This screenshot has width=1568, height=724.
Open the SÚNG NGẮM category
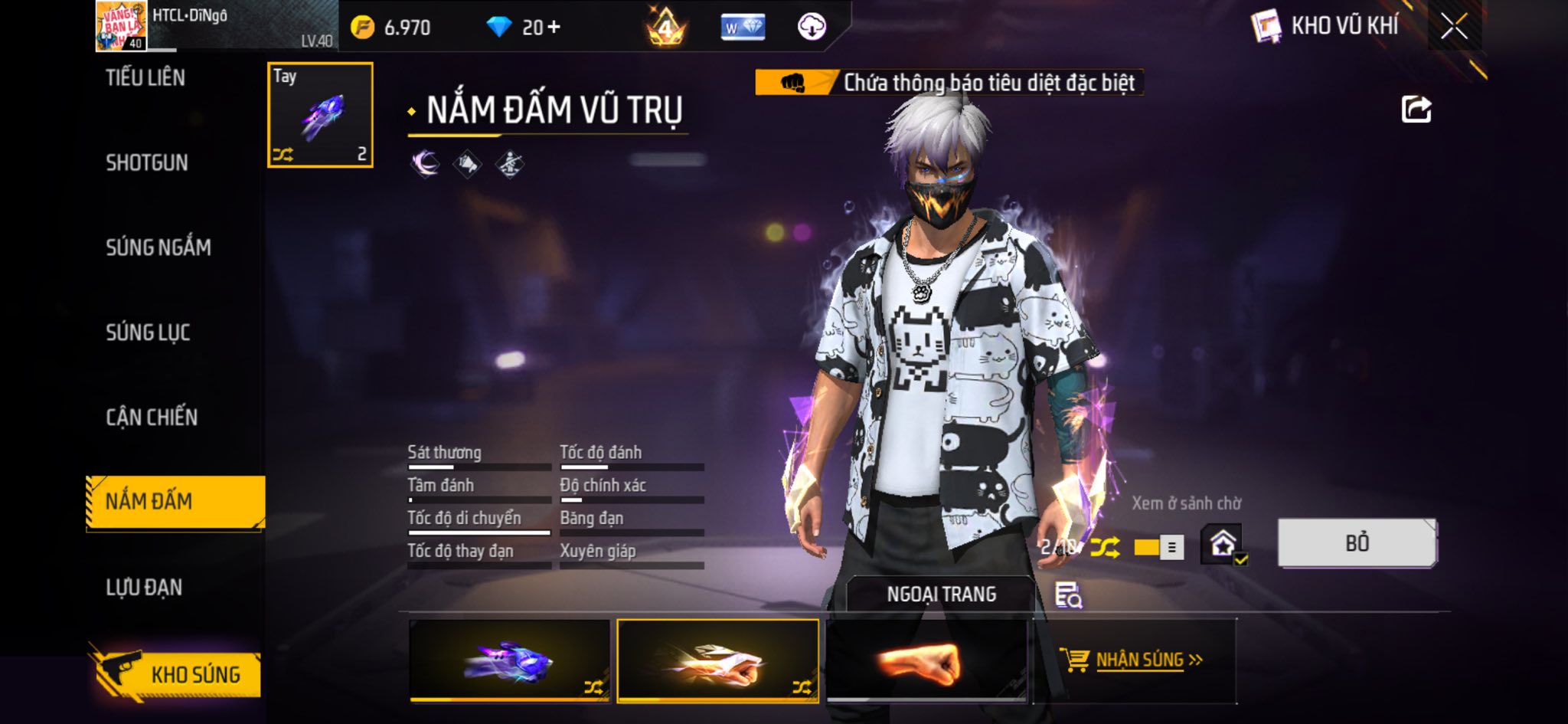158,247
